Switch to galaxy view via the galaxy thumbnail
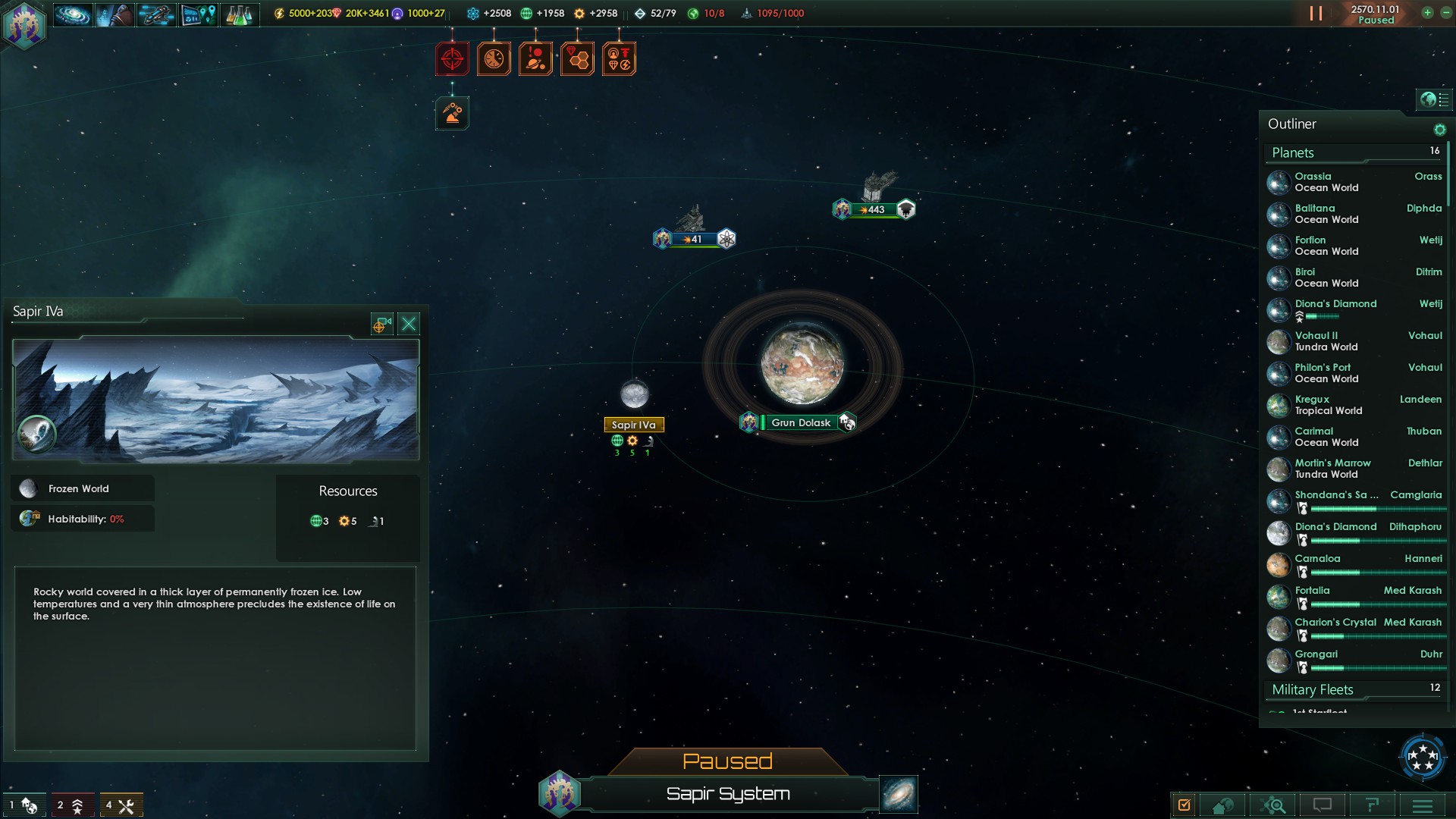This screenshot has height=819, width=1456. coord(898,794)
